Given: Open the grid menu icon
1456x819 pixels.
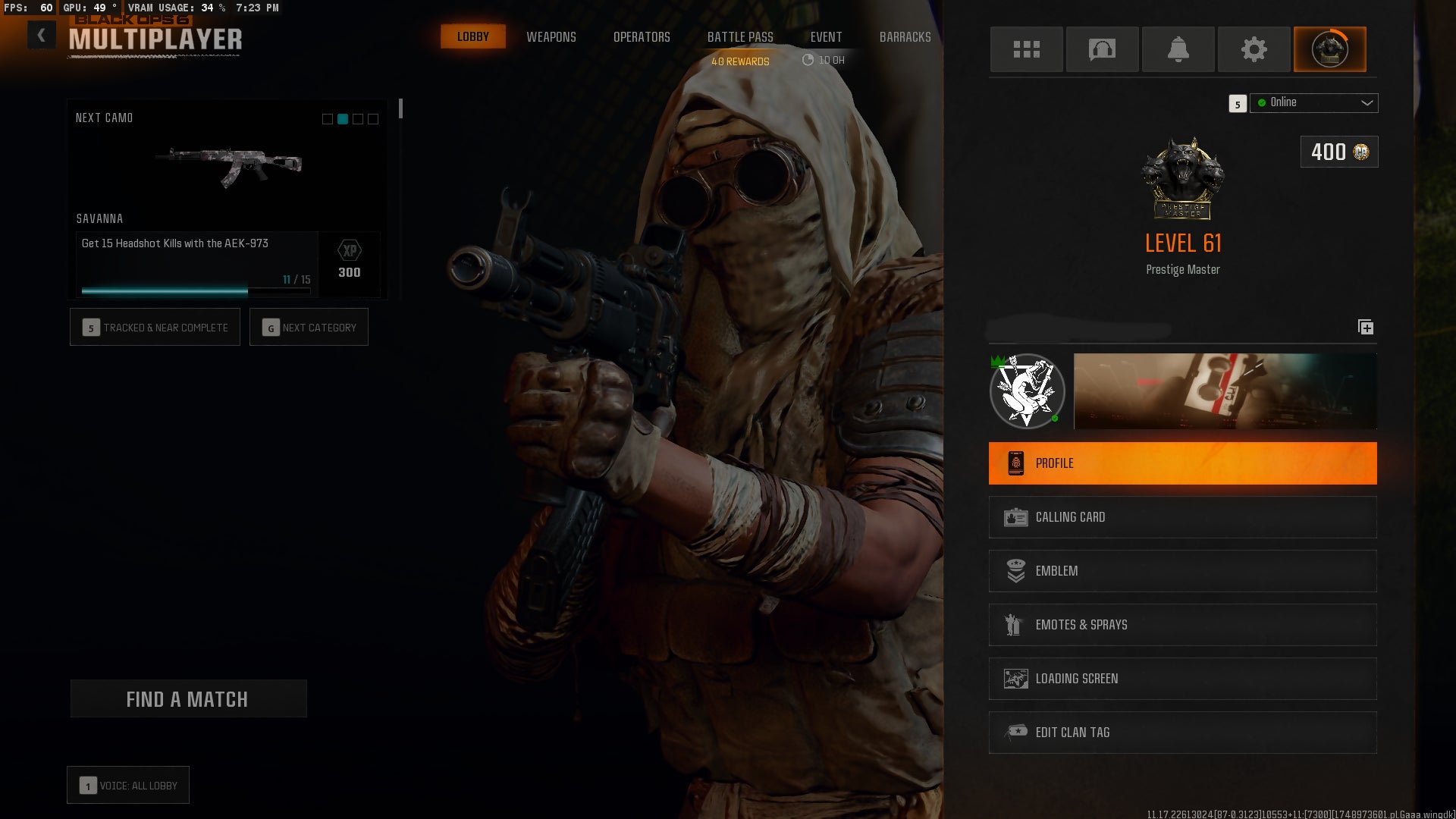Looking at the screenshot, I should [x=1026, y=49].
